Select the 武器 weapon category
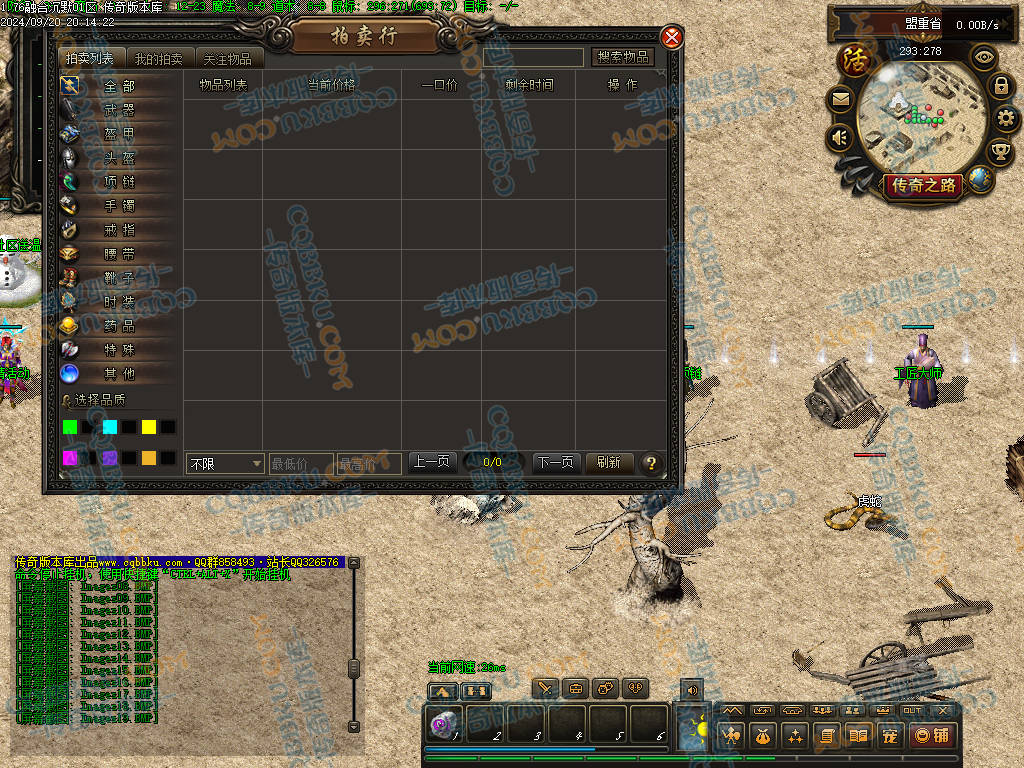1024x768 pixels. click(119, 110)
